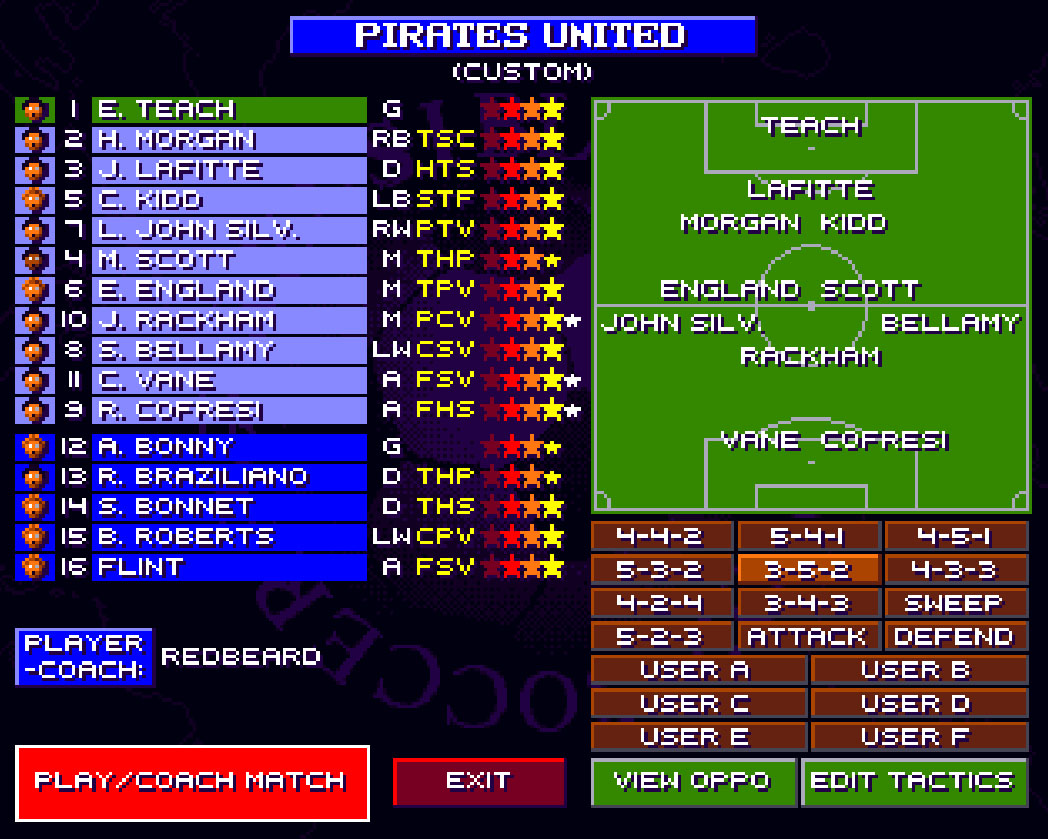Start the match with Play/Coach Match

tap(192, 782)
